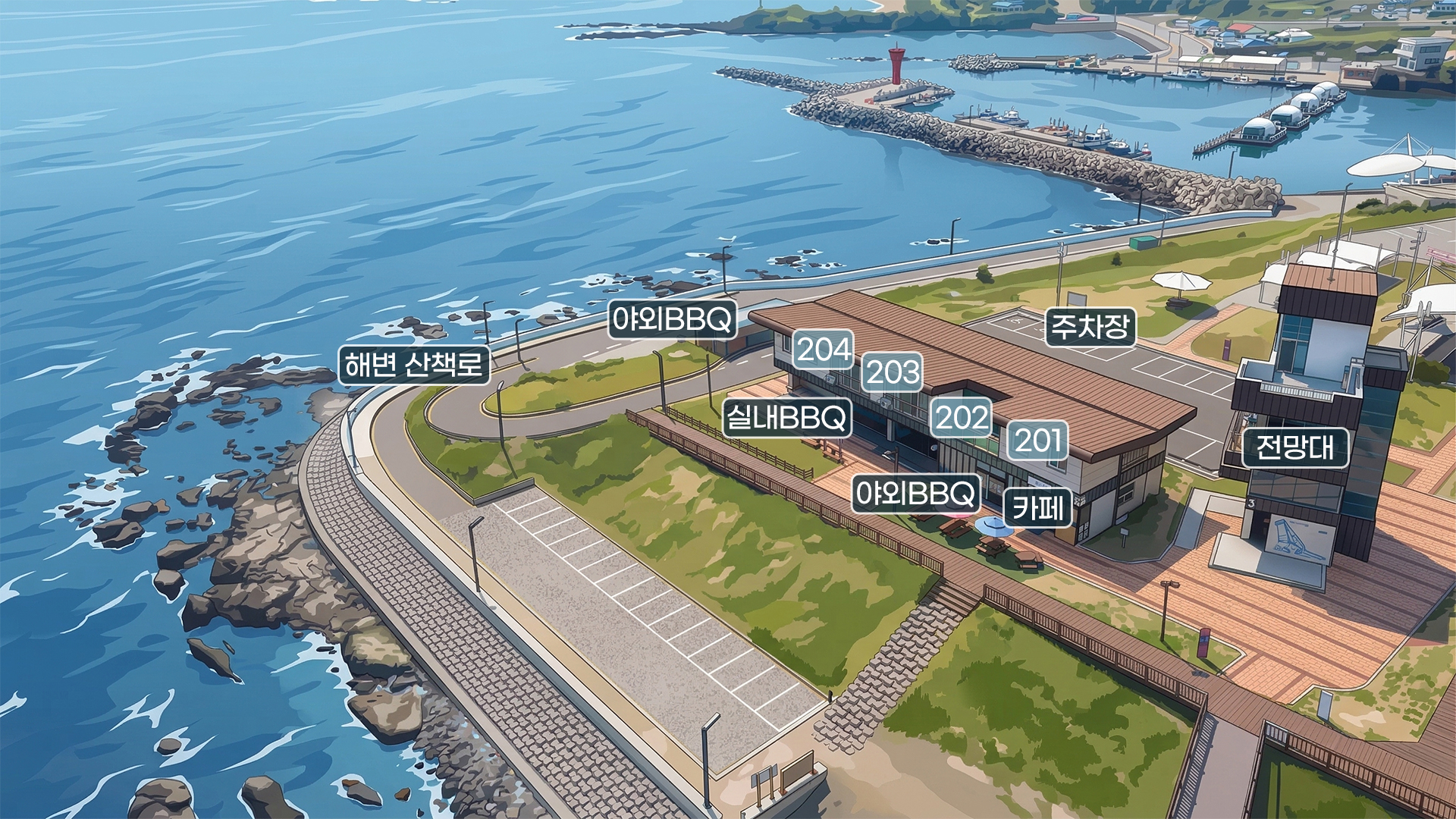The height and width of the screenshot is (819, 1456).
Task: Open the 실내BBQ label
Action: [786, 418]
